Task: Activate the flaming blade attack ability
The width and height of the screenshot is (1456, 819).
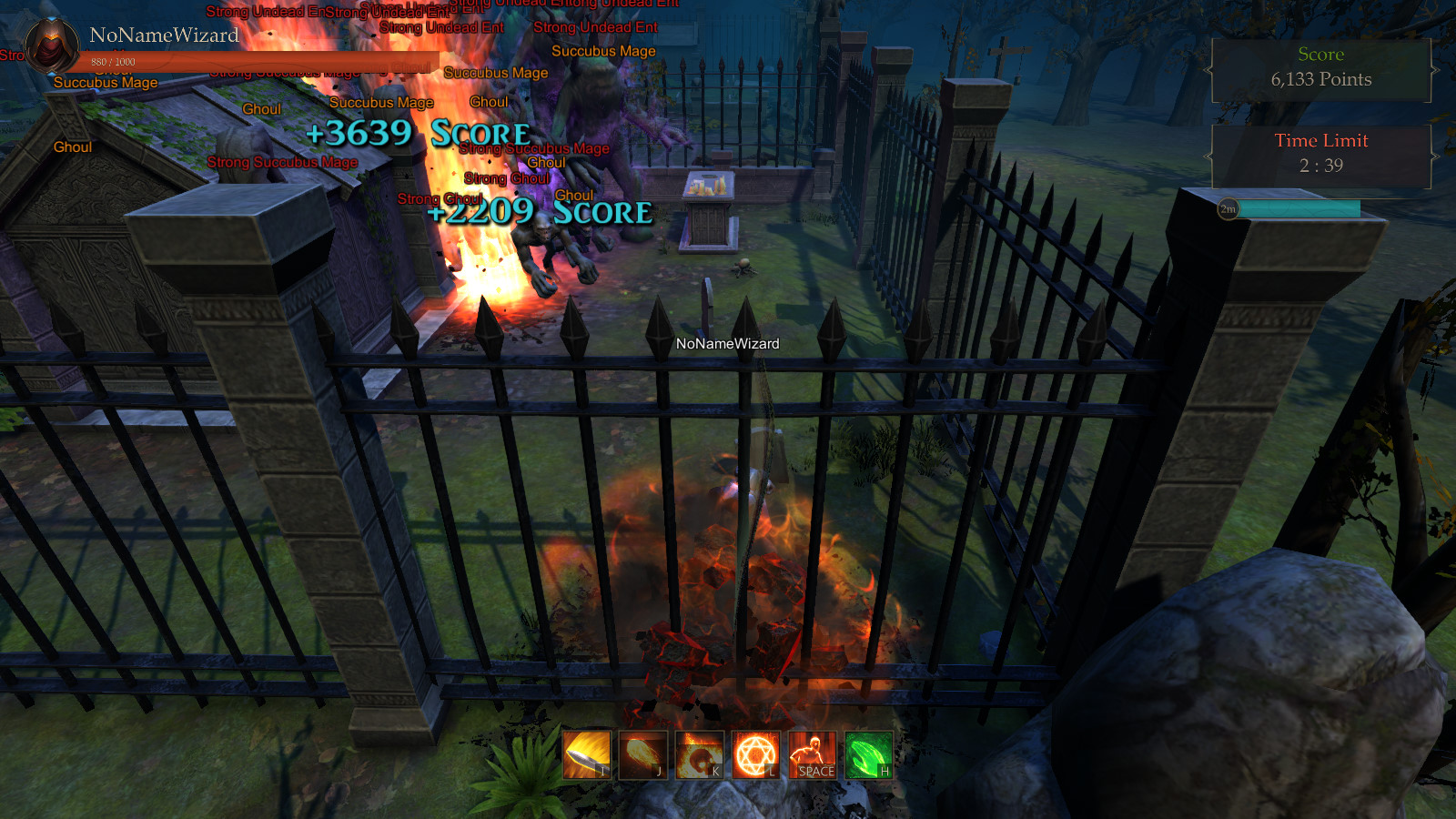Action: pos(586,754)
